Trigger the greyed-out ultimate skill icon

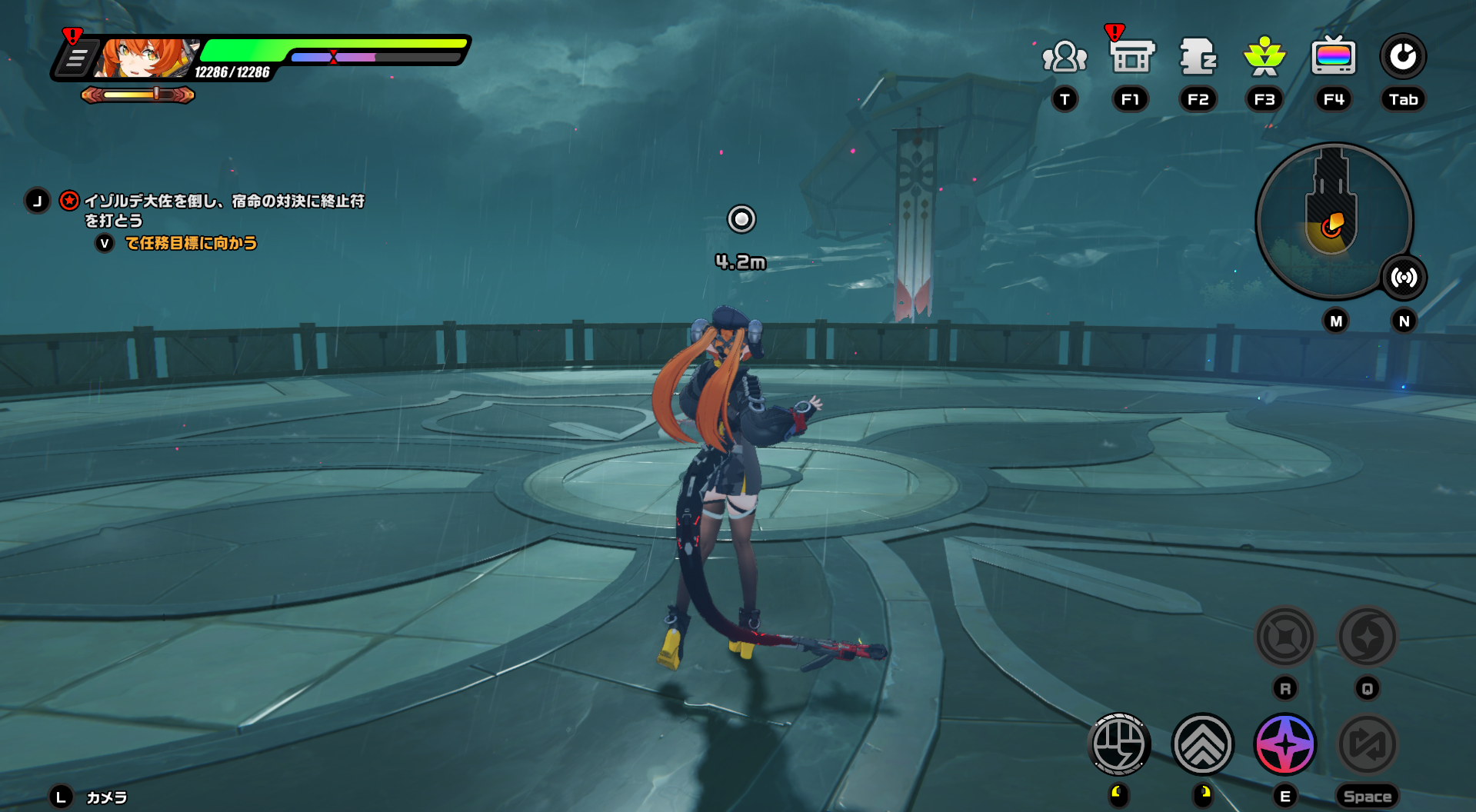click(x=1368, y=637)
